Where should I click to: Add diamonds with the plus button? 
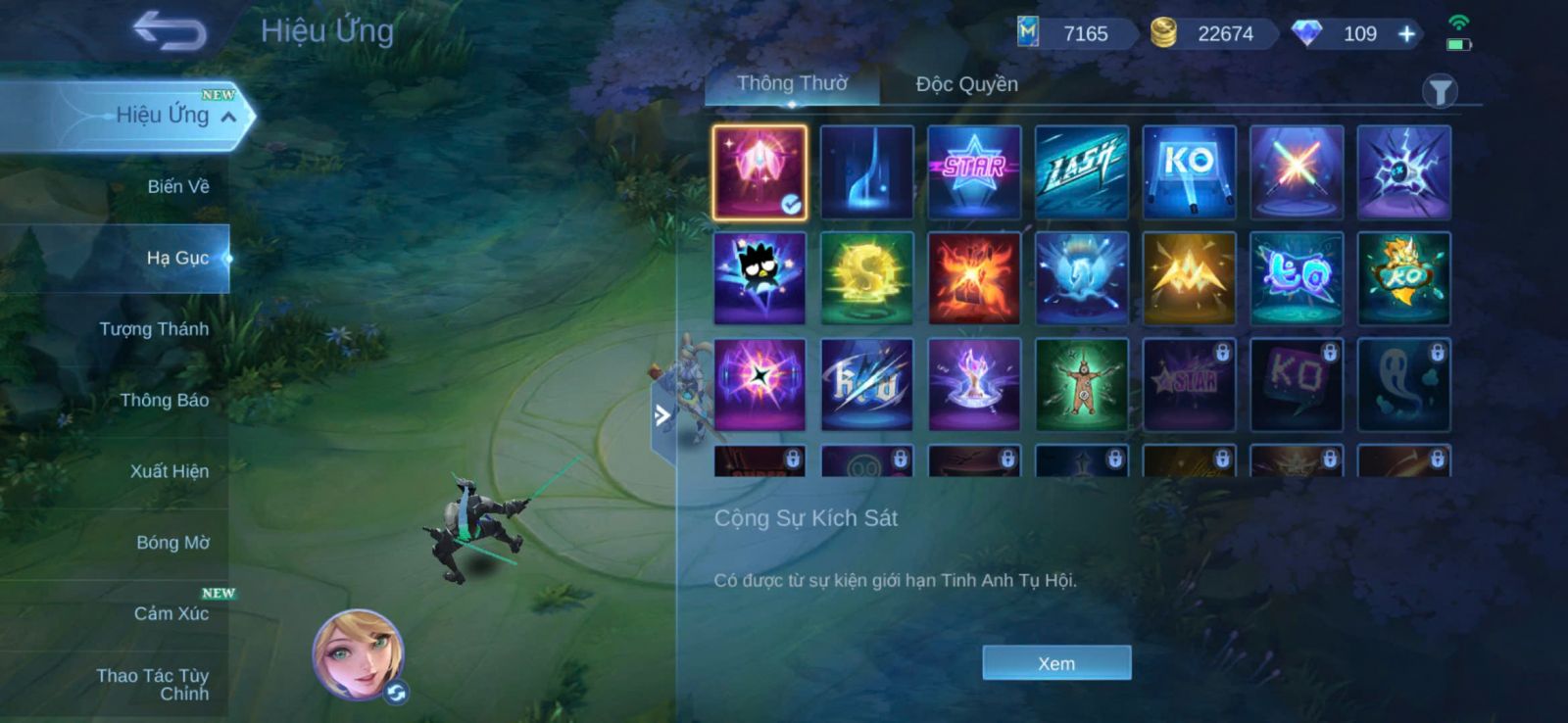[x=1406, y=34]
